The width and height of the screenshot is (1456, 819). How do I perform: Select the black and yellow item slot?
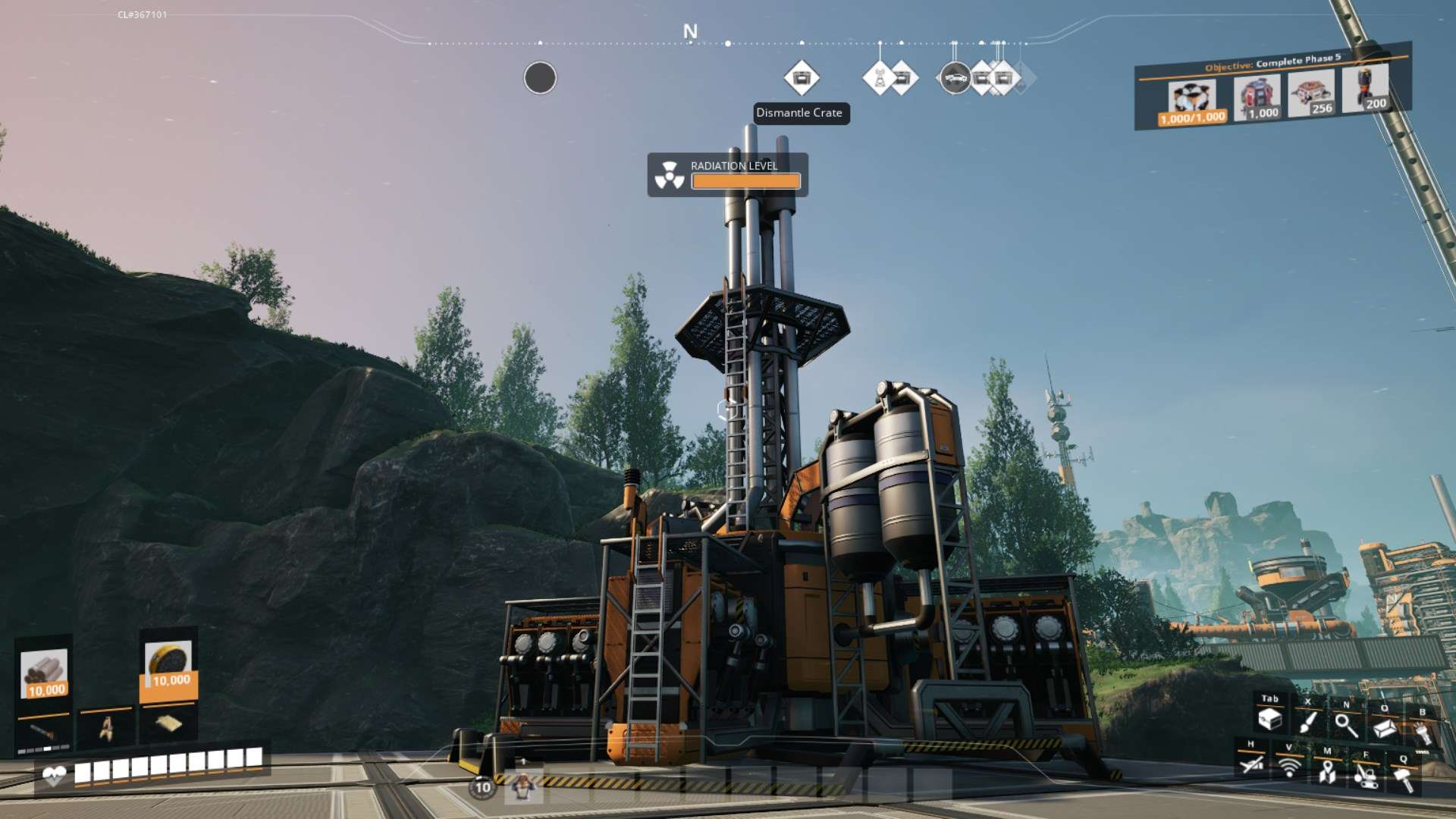coord(168,664)
